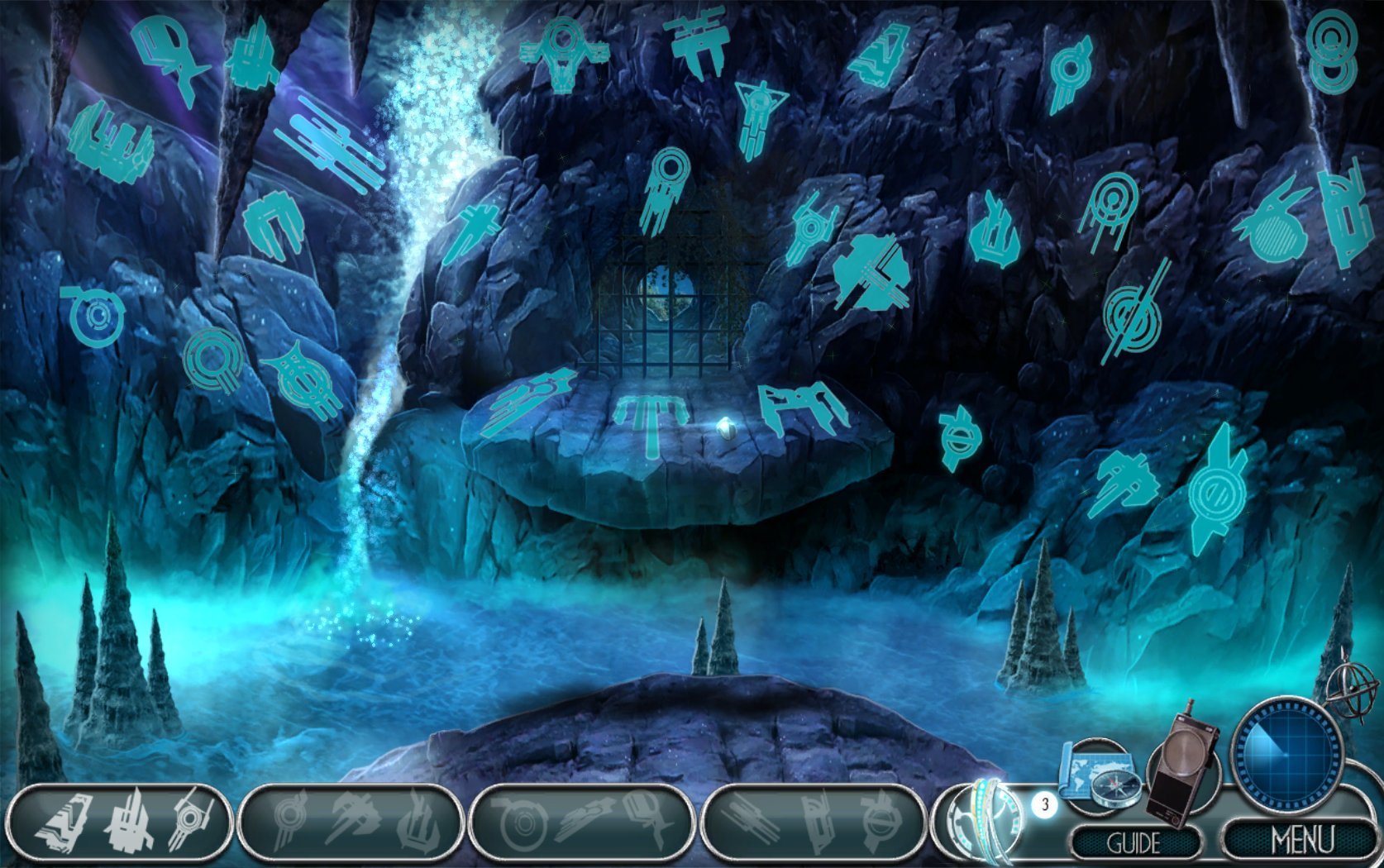Select the T-shaped glyph on the stone ledge
The image size is (1384, 868).
[651, 421]
